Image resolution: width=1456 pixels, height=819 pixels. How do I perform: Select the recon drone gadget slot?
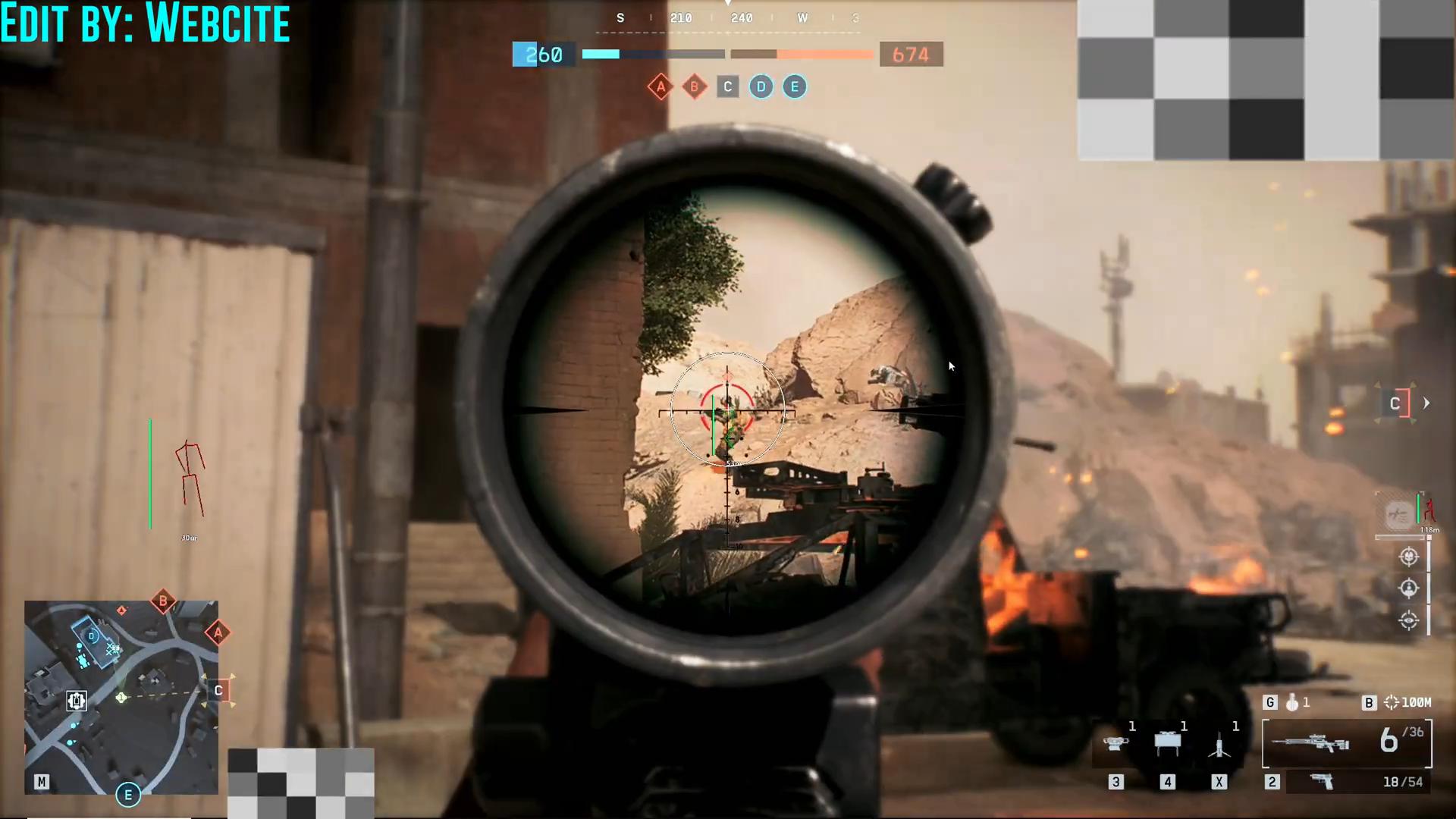[x=1115, y=744]
